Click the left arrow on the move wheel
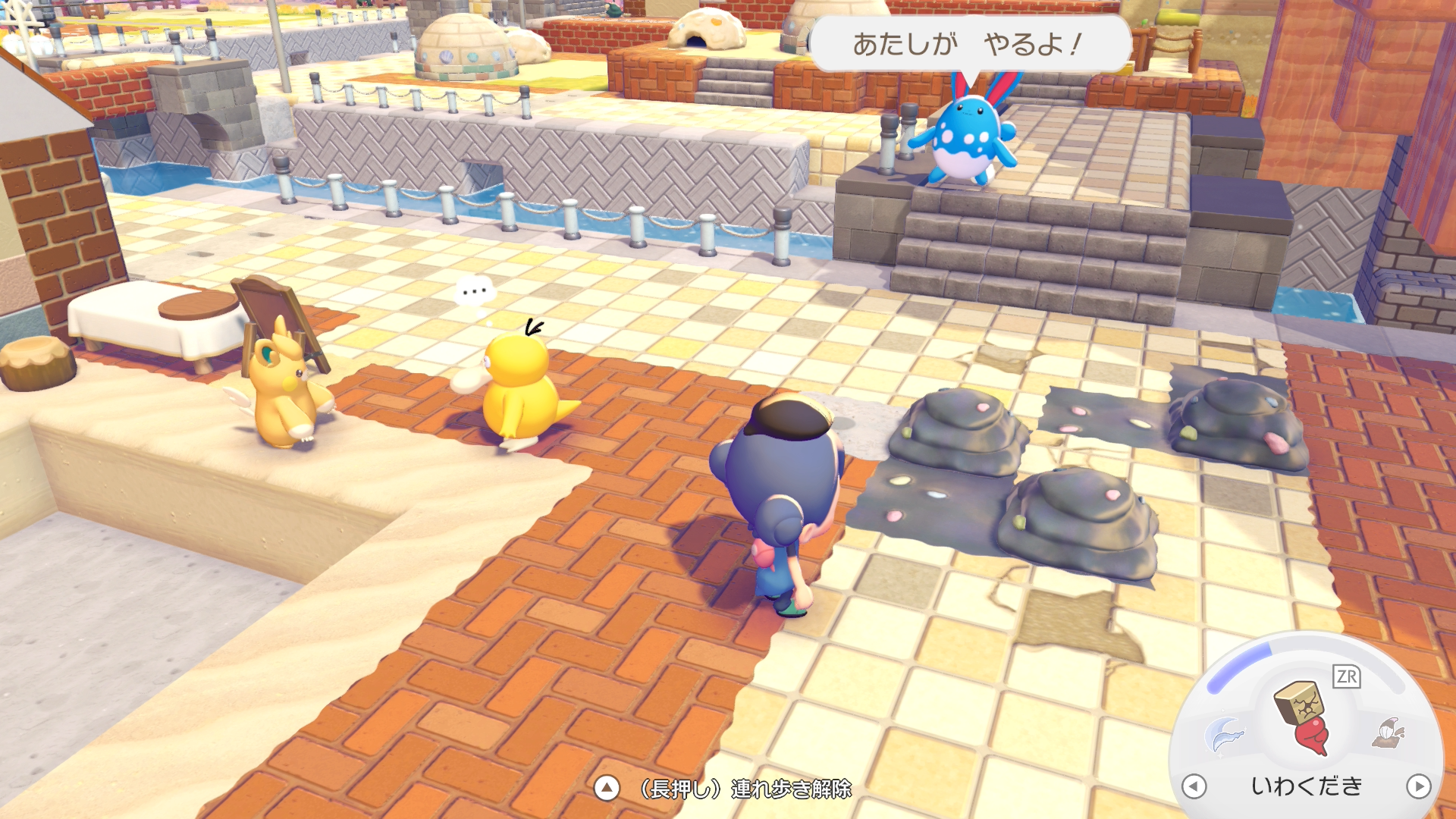This screenshot has height=819, width=1456. (1194, 786)
